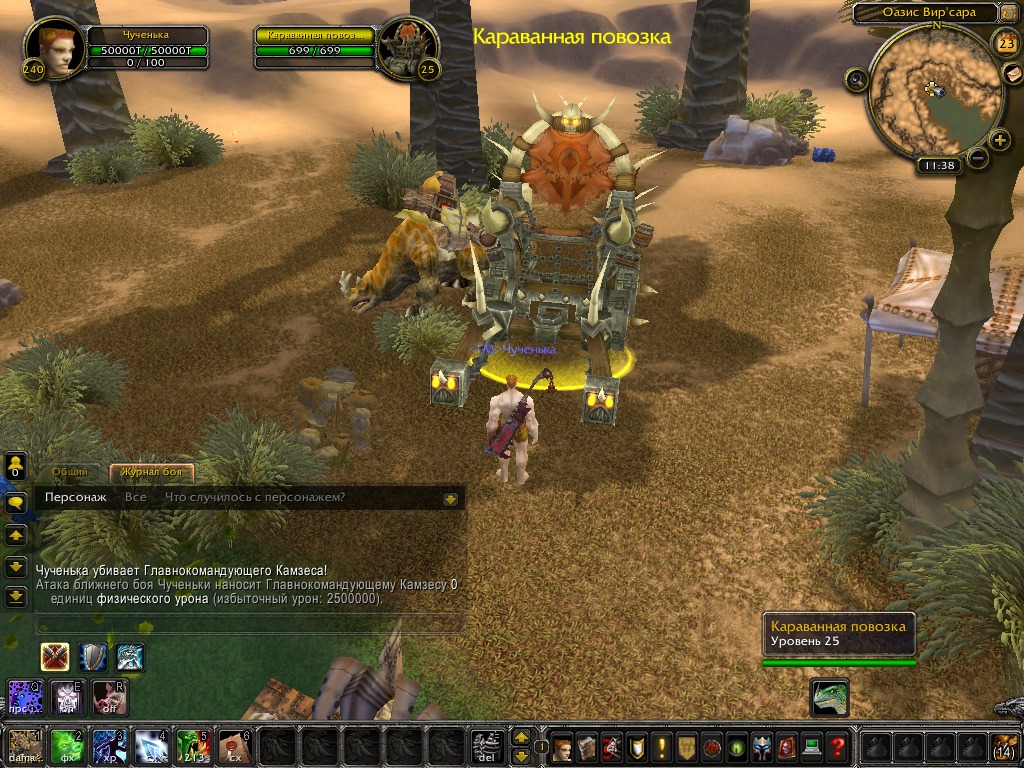The height and width of the screenshot is (768, 1024).
Task: Use the green orc face ability in slot 2
Action: coord(66,746)
